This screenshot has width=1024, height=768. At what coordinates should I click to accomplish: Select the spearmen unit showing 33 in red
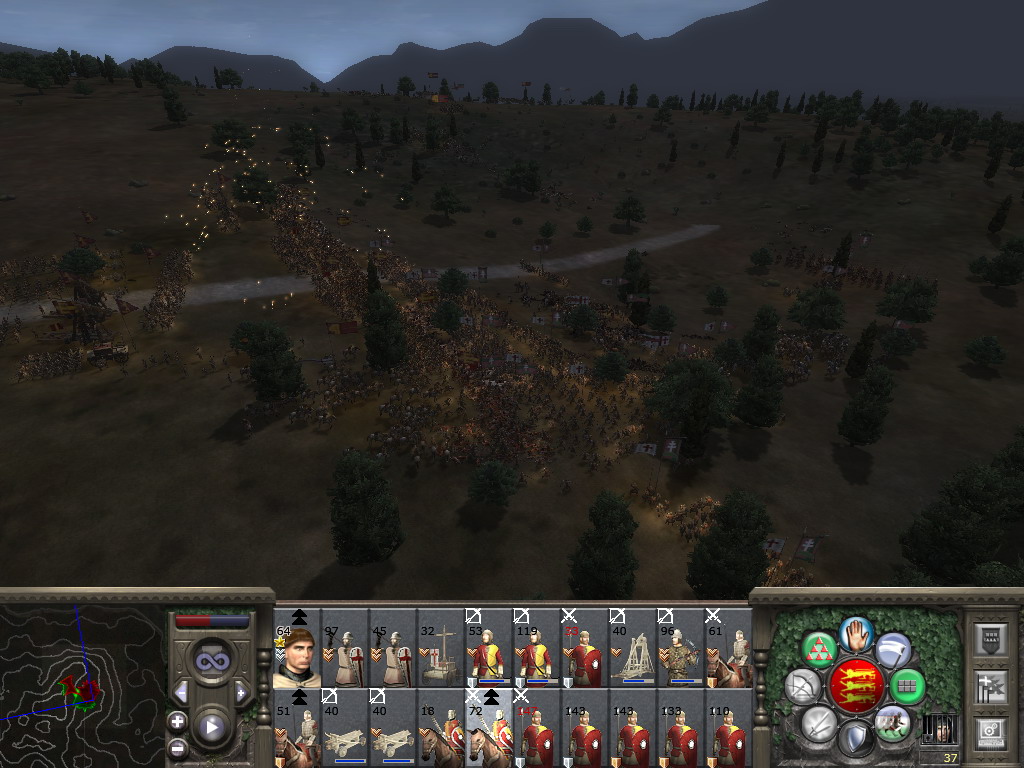click(x=585, y=648)
